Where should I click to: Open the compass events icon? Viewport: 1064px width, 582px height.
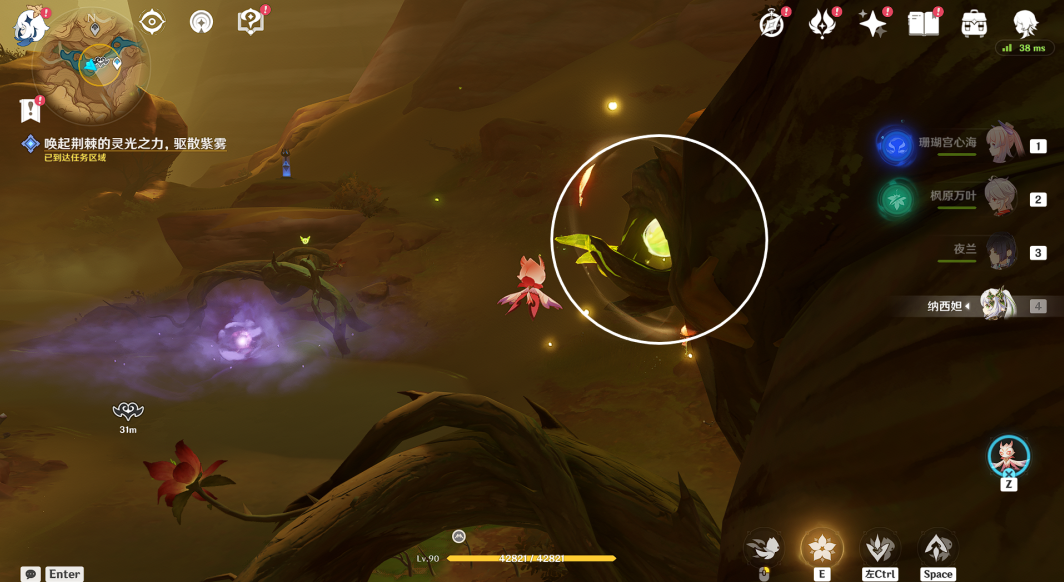point(772,24)
